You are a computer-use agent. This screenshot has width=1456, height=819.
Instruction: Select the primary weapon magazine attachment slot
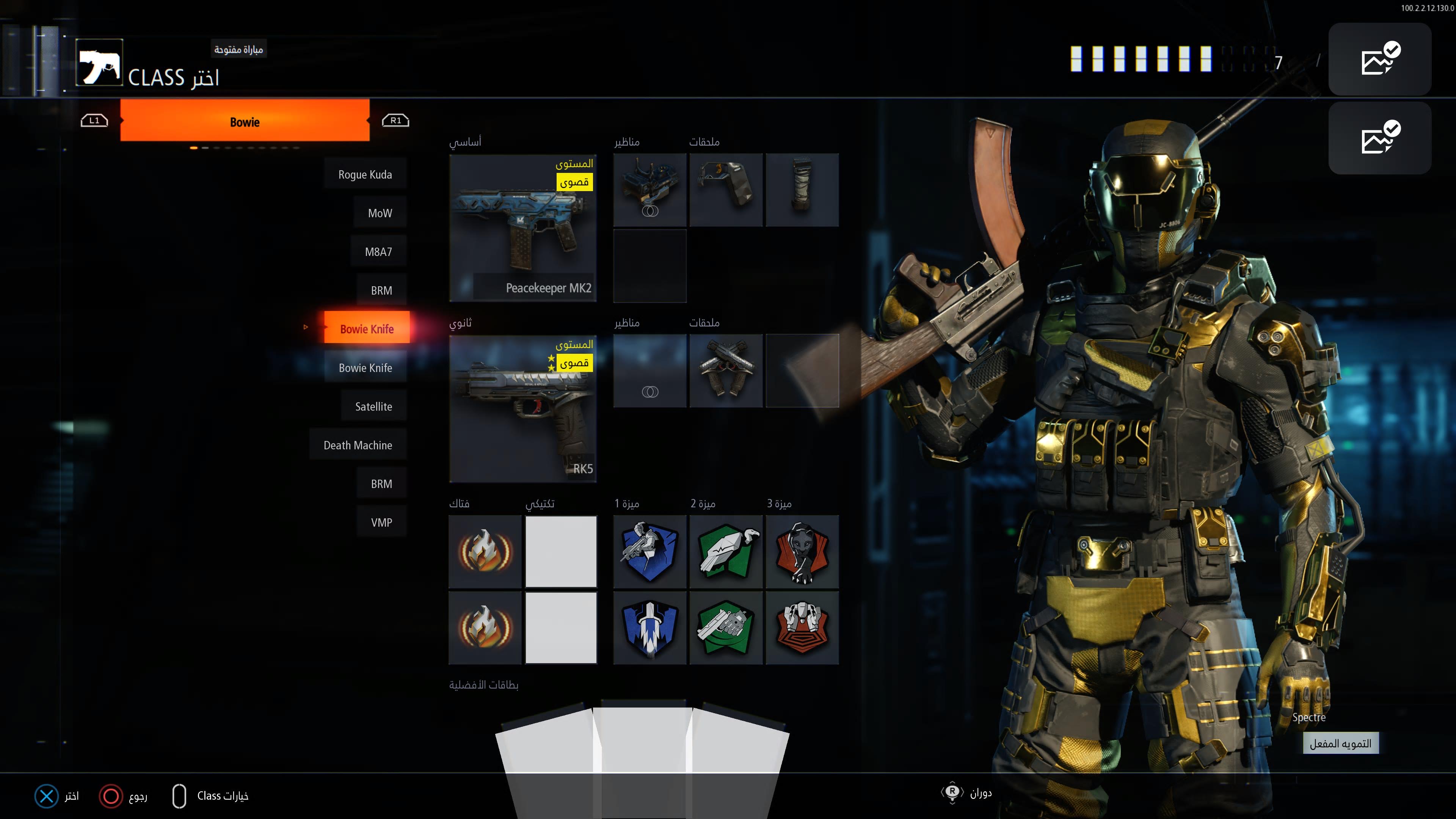coord(802,190)
